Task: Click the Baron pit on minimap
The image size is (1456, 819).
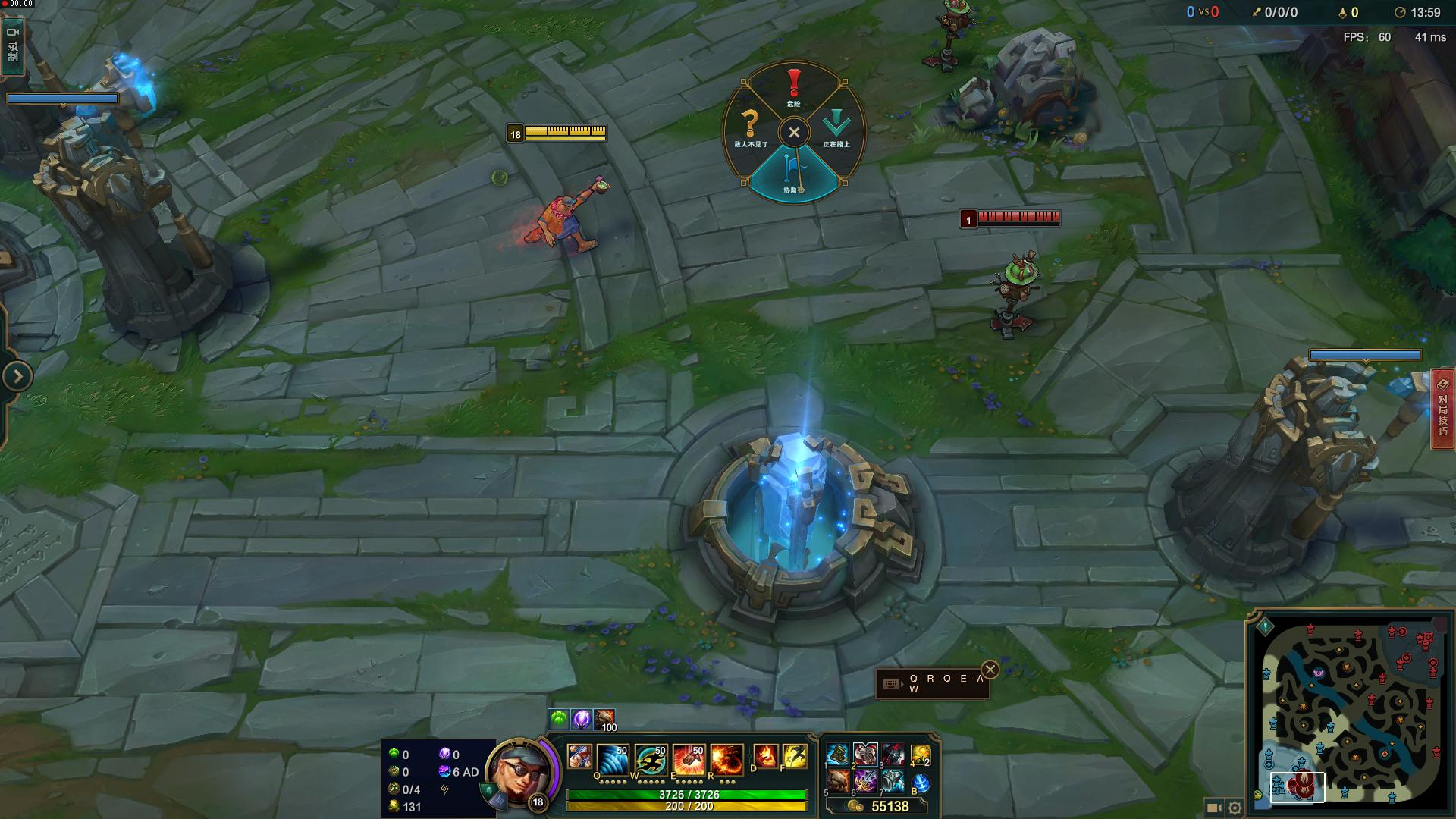Action: [1319, 673]
